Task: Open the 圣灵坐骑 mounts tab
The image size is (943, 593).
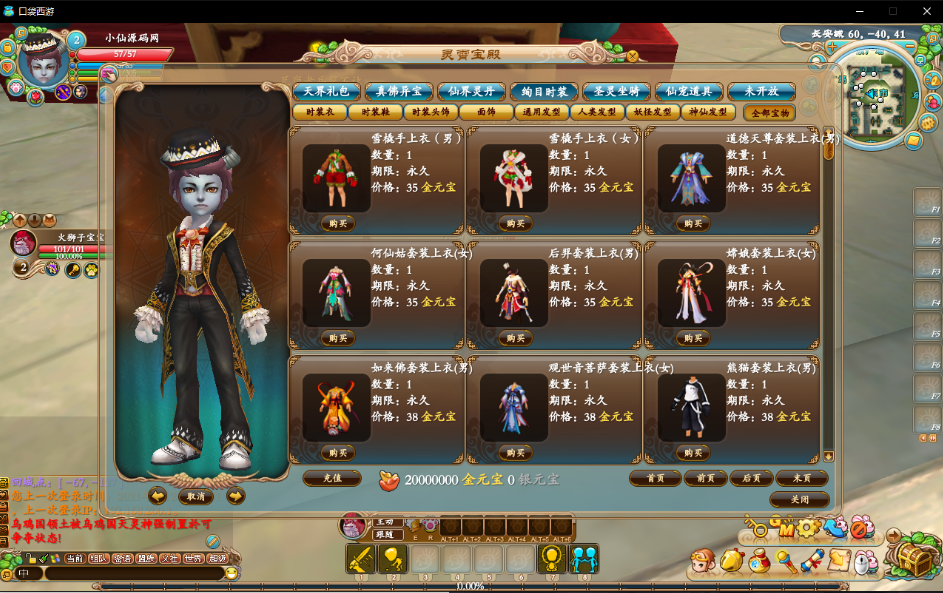Action: click(616, 91)
